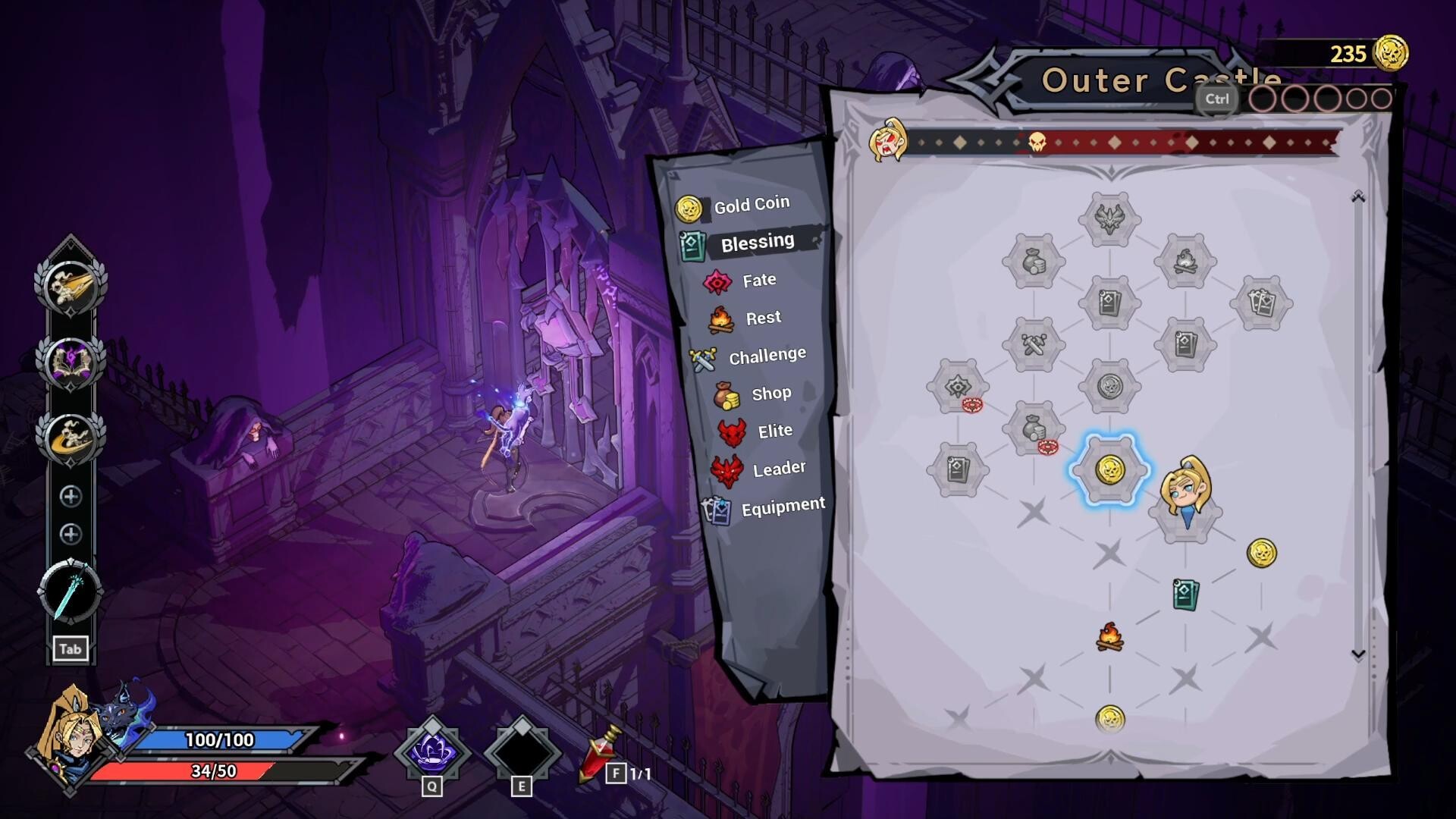Click the map's up arrow
Image resolution: width=1456 pixels, height=819 pixels.
(1358, 198)
